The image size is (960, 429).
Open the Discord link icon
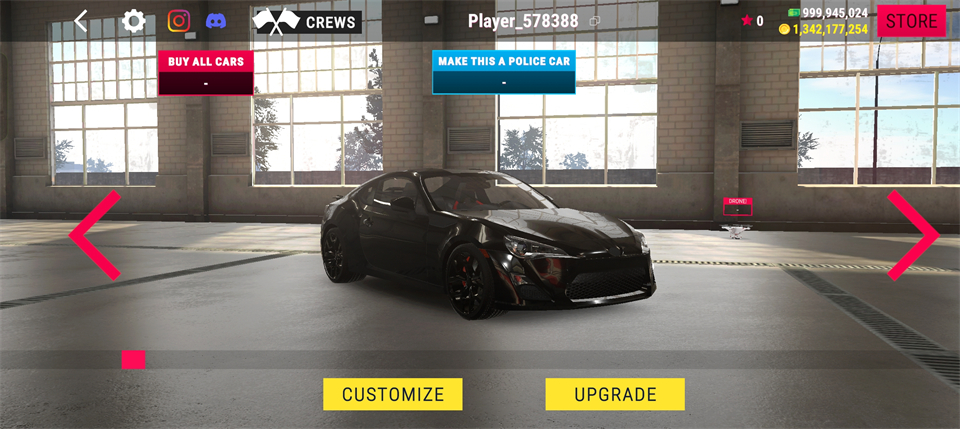click(215, 21)
